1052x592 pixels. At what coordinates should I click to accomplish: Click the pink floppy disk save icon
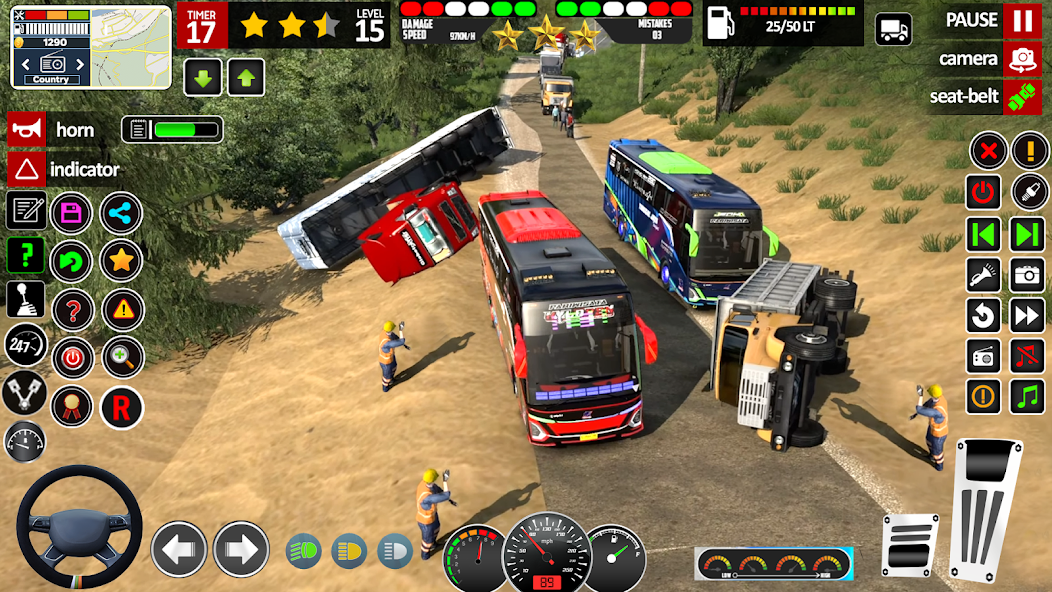(x=71, y=212)
